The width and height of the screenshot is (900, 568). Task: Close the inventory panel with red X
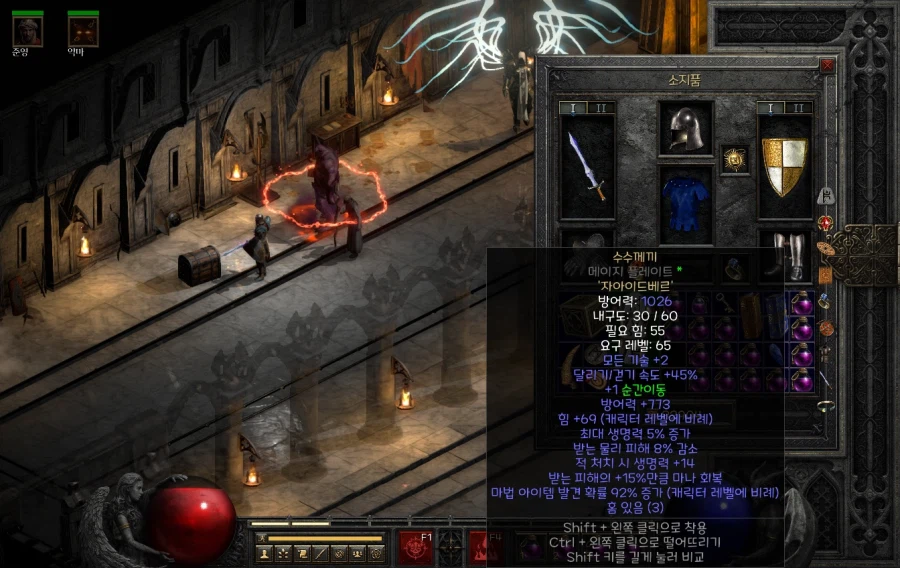(826, 65)
